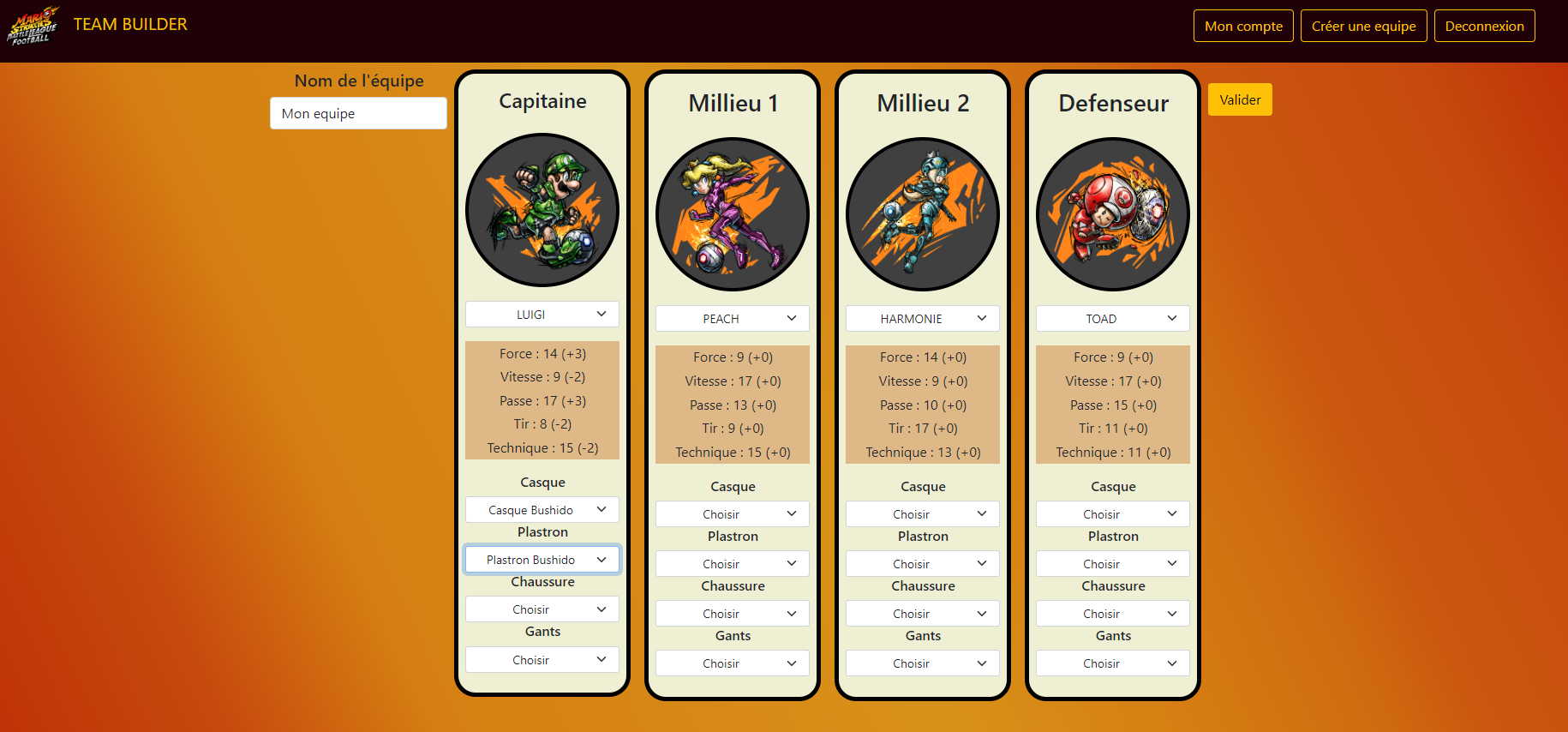Open the Gants dropdown for Capitaine
The width and height of the screenshot is (1568, 732).
542,659
